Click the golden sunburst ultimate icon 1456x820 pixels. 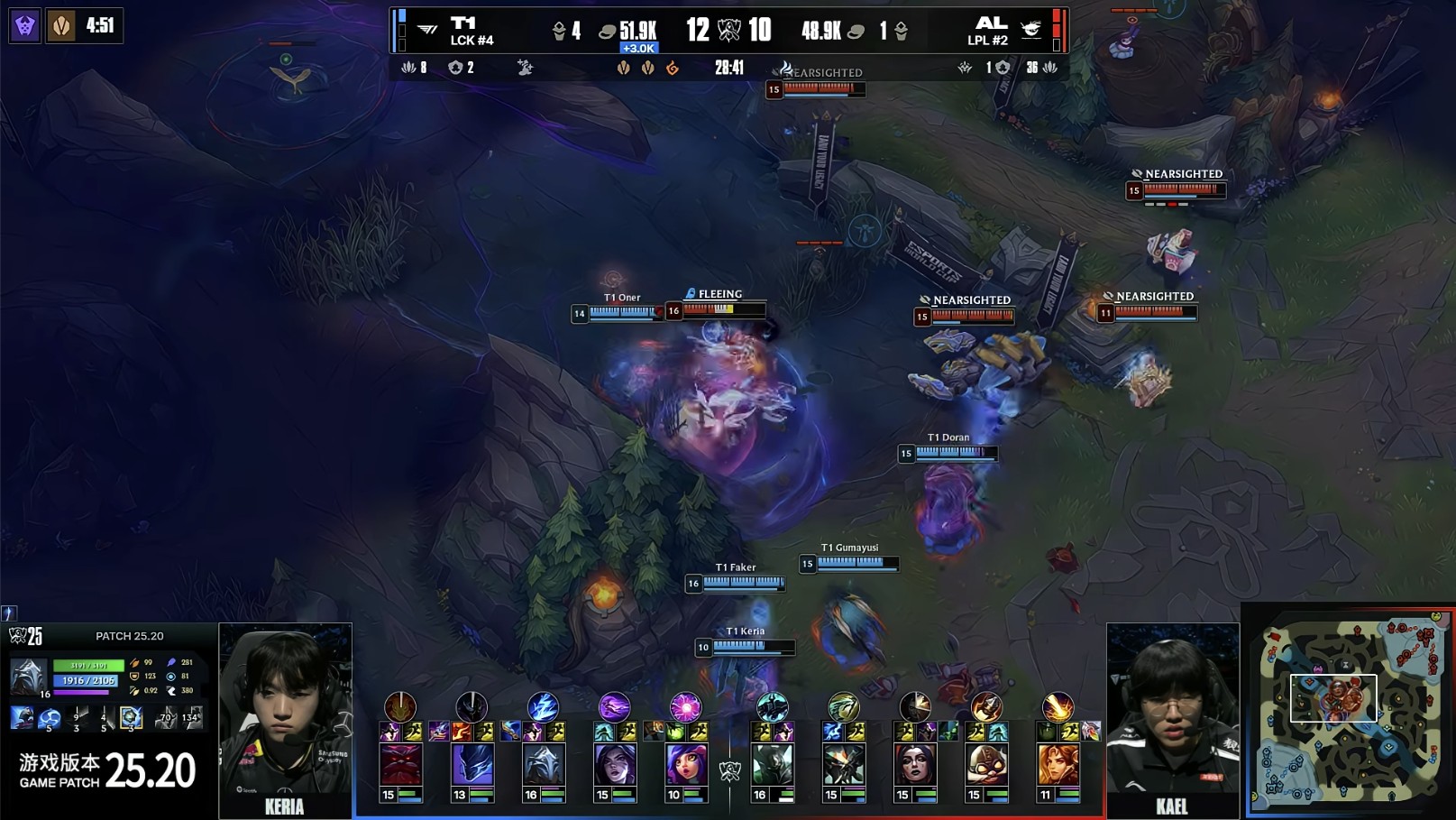tap(1058, 706)
